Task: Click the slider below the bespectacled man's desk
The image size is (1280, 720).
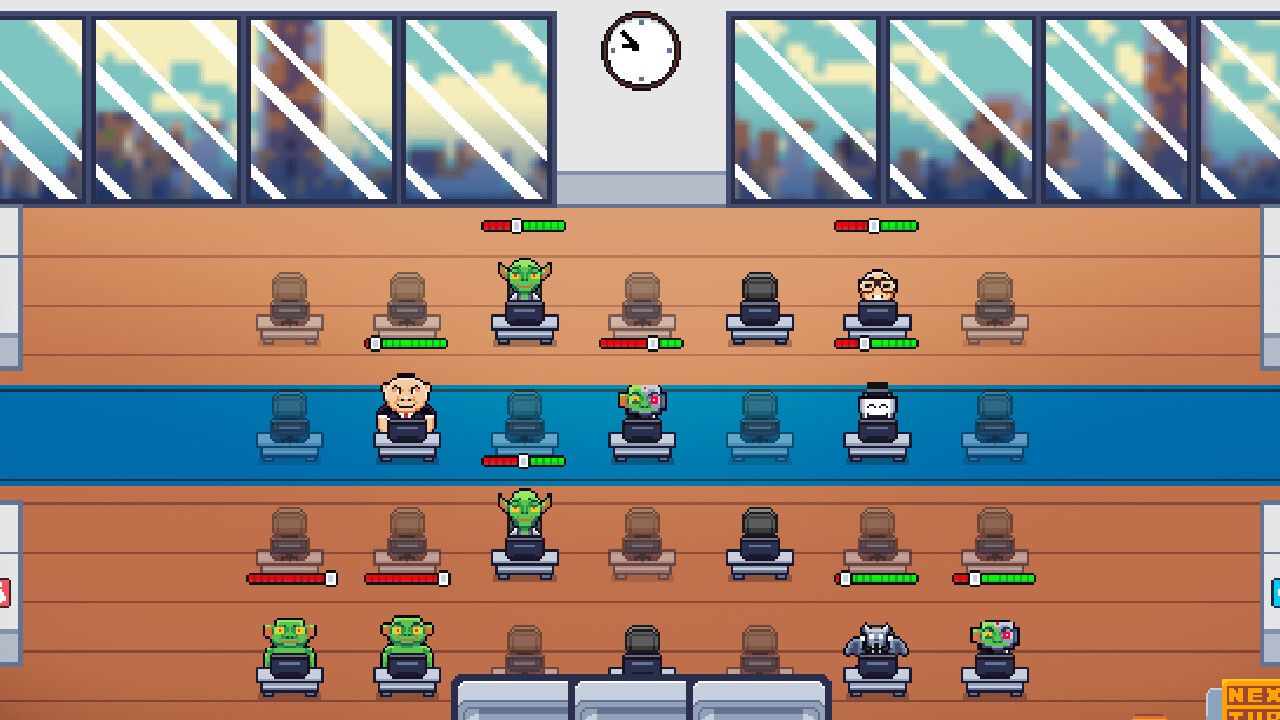Action: click(x=866, y=343)
